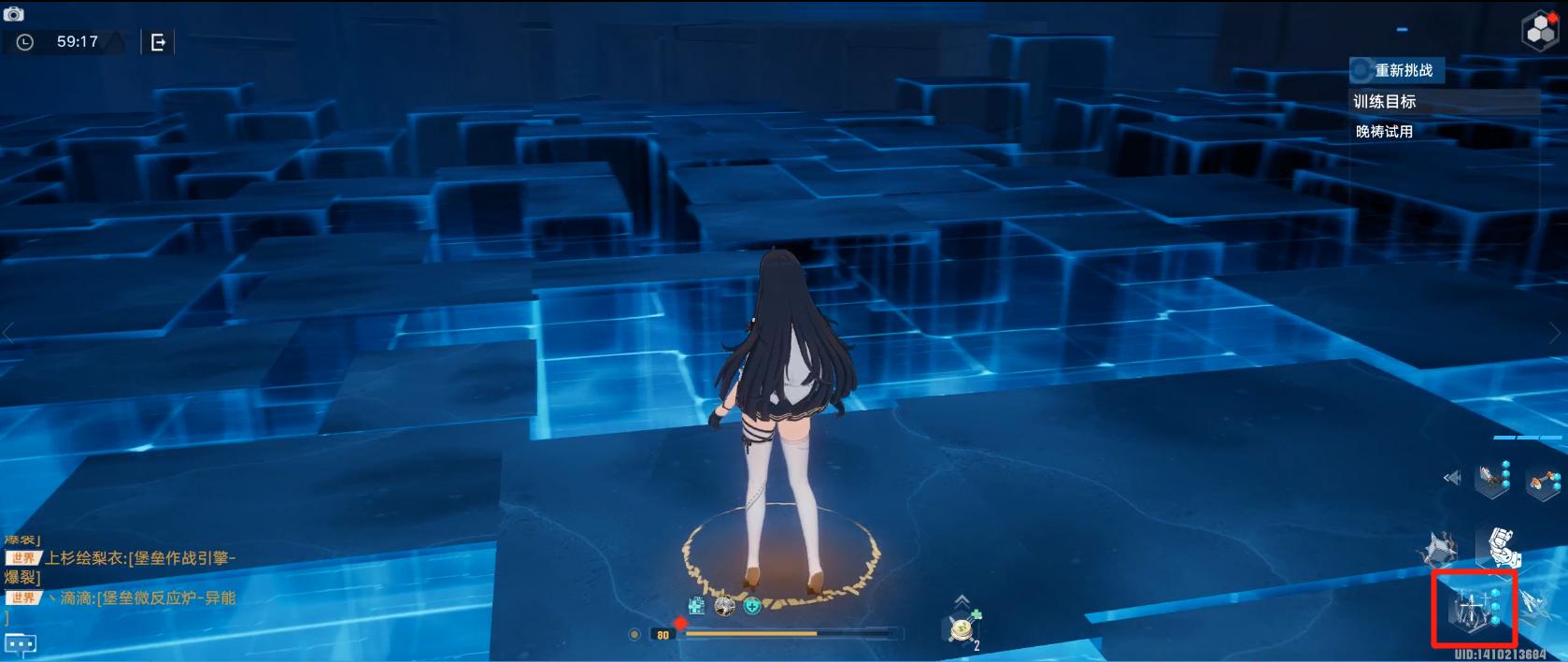Select 重新挑战 to restart the challenge
1568x662 pixels.
[1397, 70]
